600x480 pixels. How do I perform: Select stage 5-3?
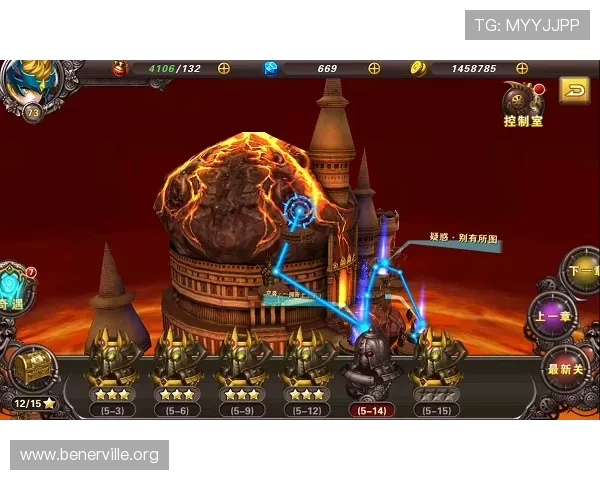[112, 370]
